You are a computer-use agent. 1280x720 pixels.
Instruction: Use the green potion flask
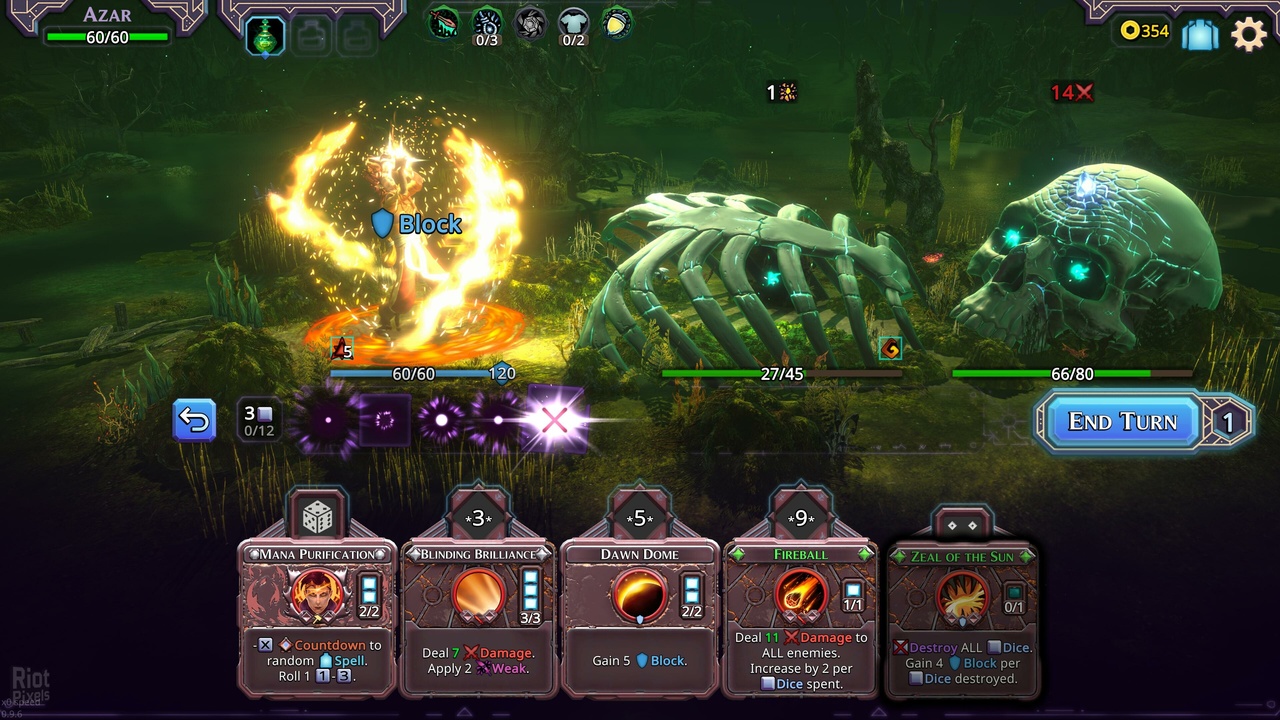pos(265,36)
